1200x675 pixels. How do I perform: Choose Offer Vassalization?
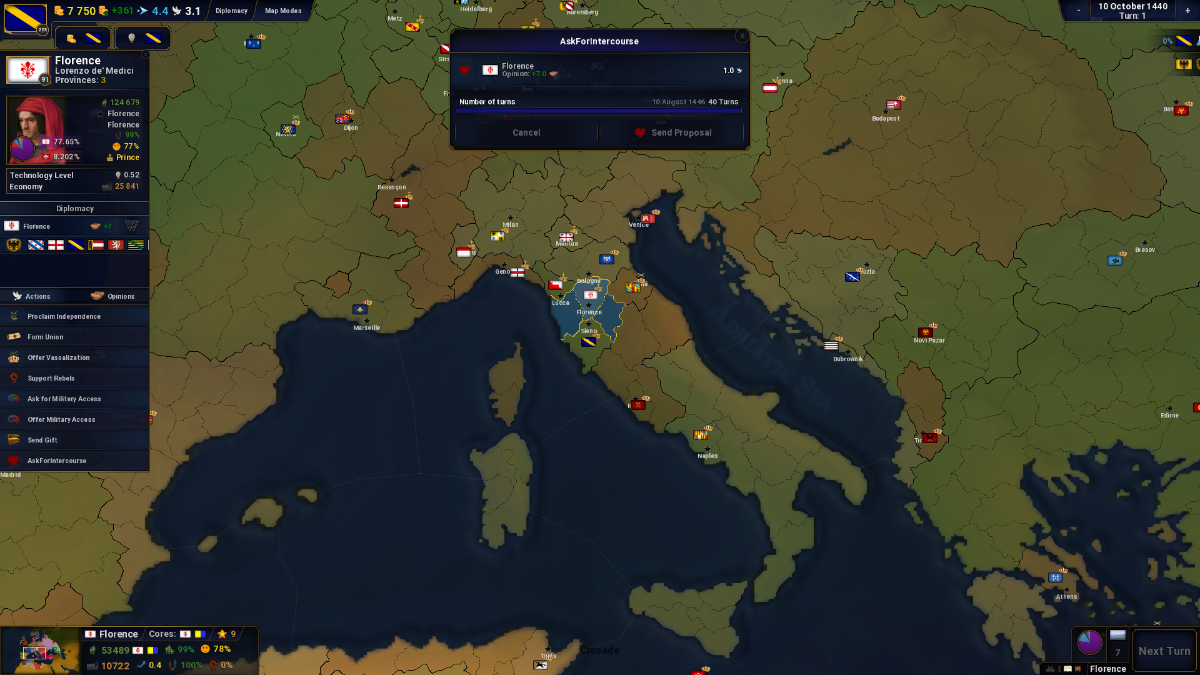58,357
